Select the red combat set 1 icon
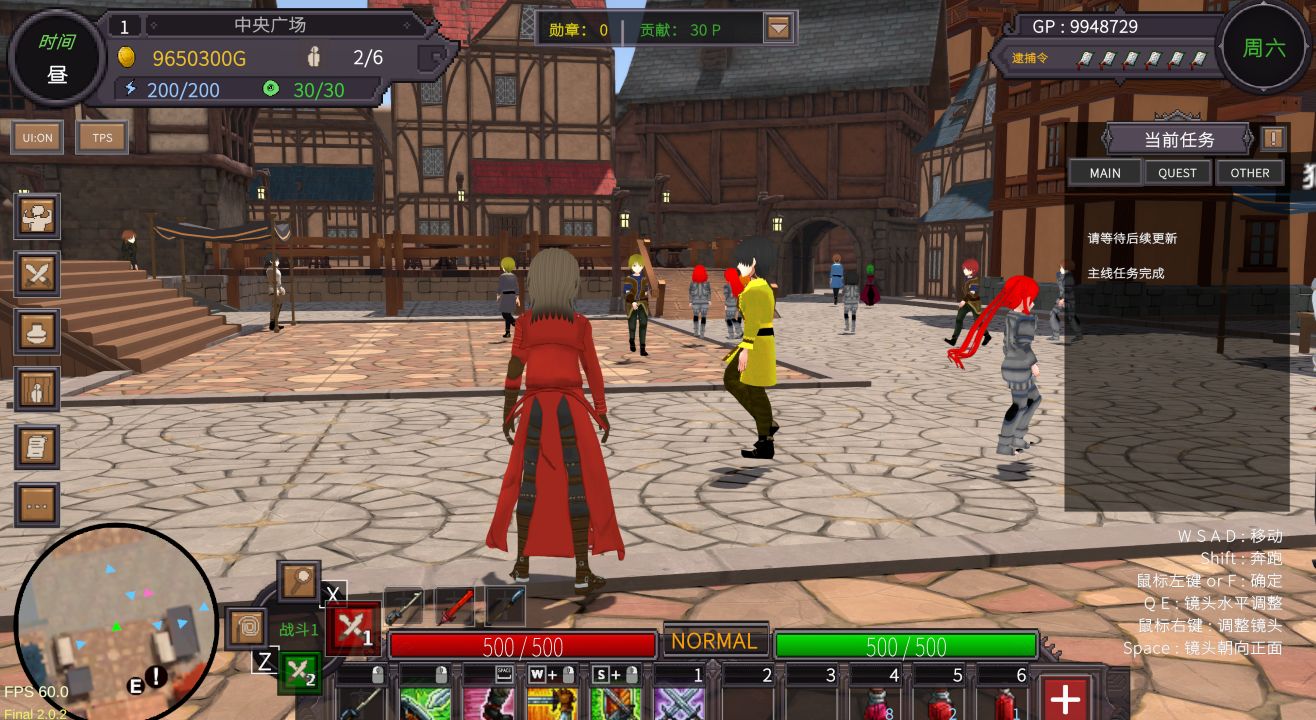This screenshot has height=720, width=1316. click(x=352, y=629)
